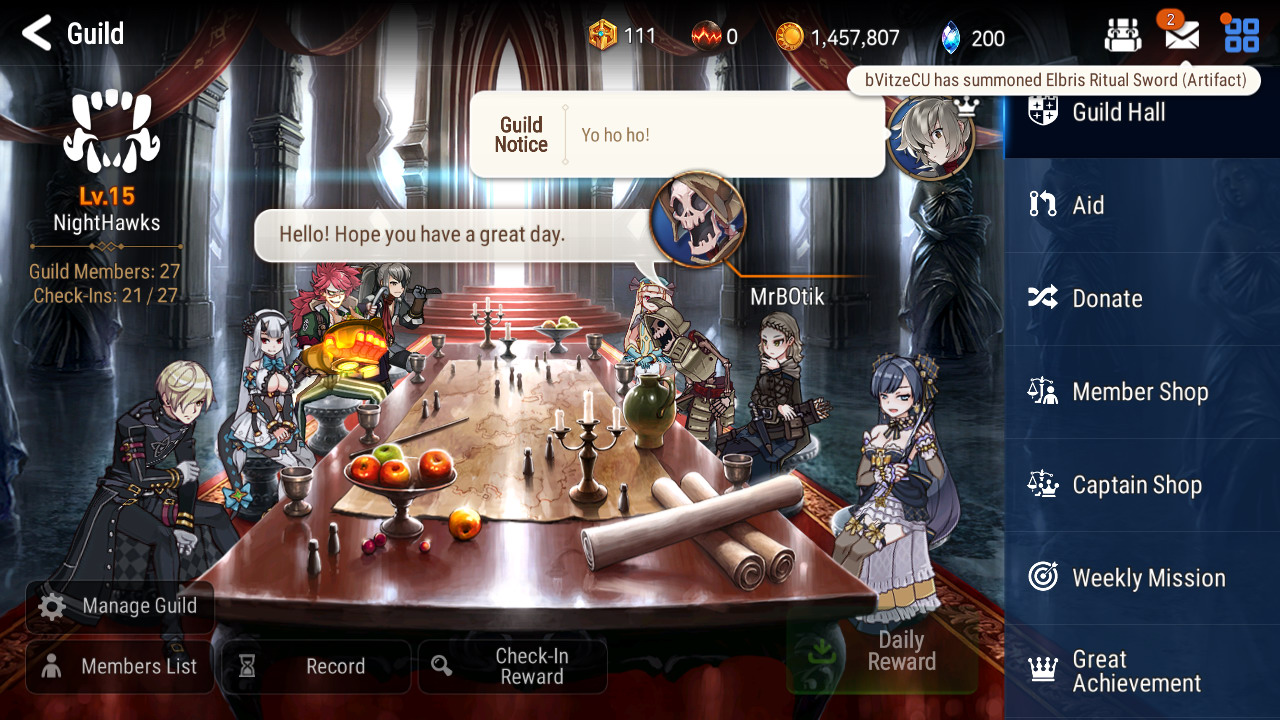Open the guild Record

[316, 667]
